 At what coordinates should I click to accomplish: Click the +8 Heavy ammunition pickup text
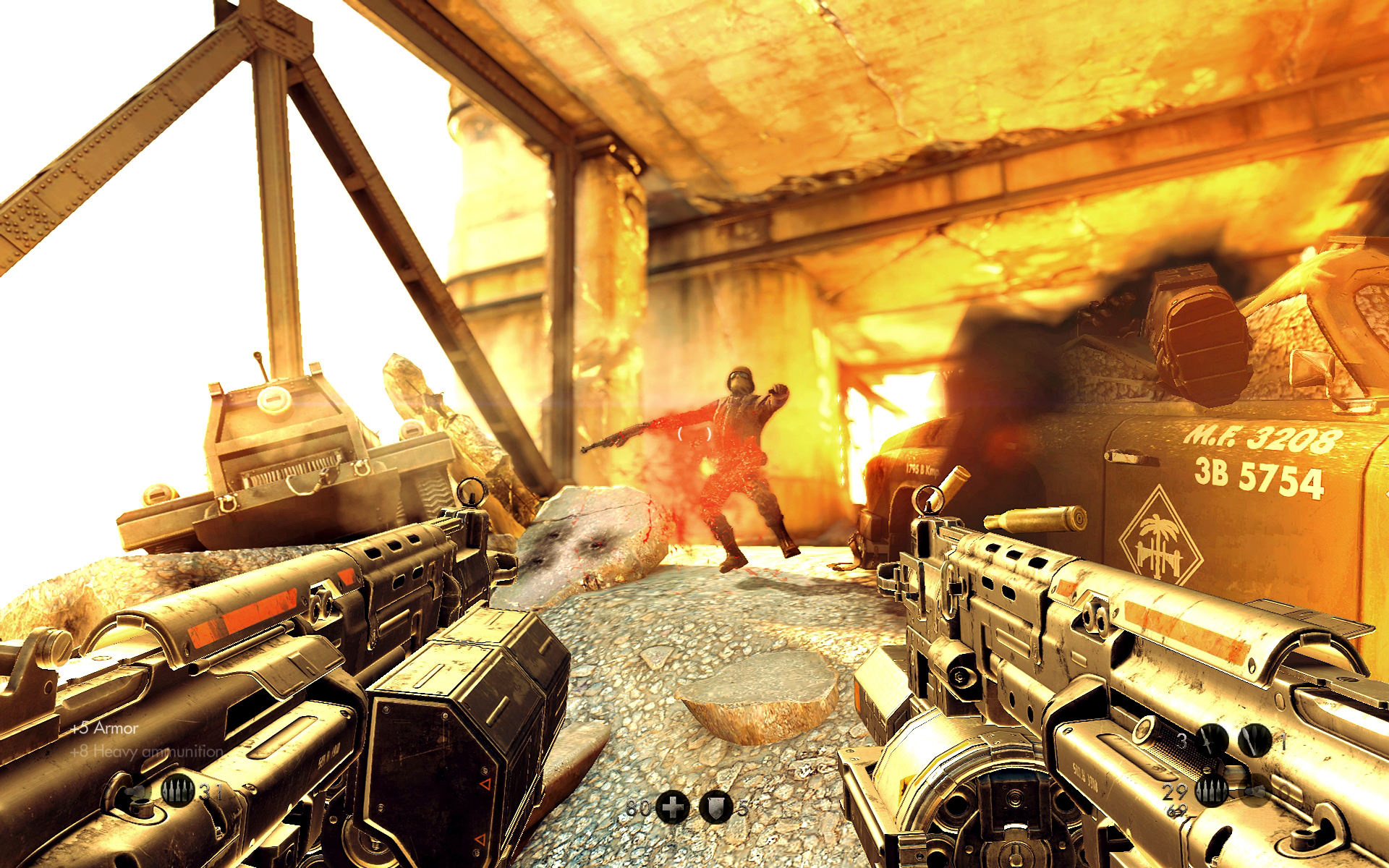point(145,752)
